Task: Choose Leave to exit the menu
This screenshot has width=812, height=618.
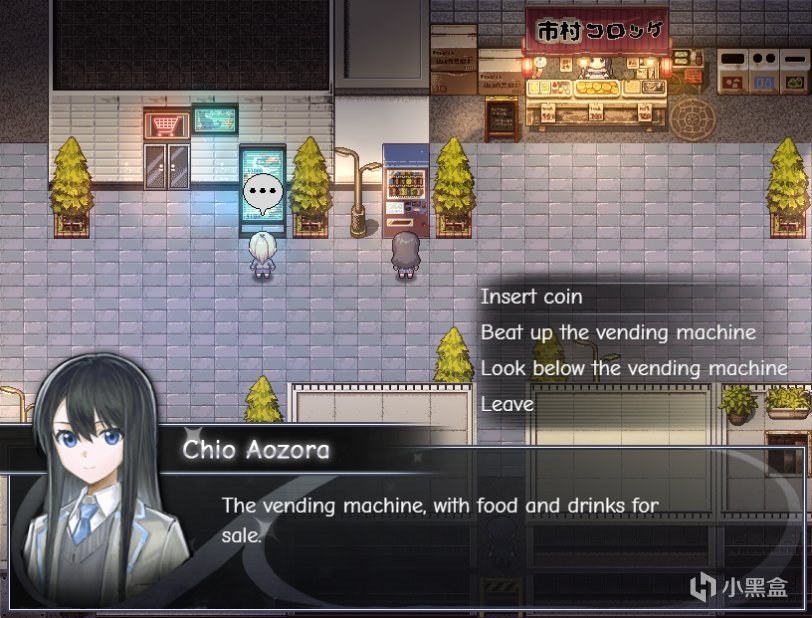Action: pos(507,404)
